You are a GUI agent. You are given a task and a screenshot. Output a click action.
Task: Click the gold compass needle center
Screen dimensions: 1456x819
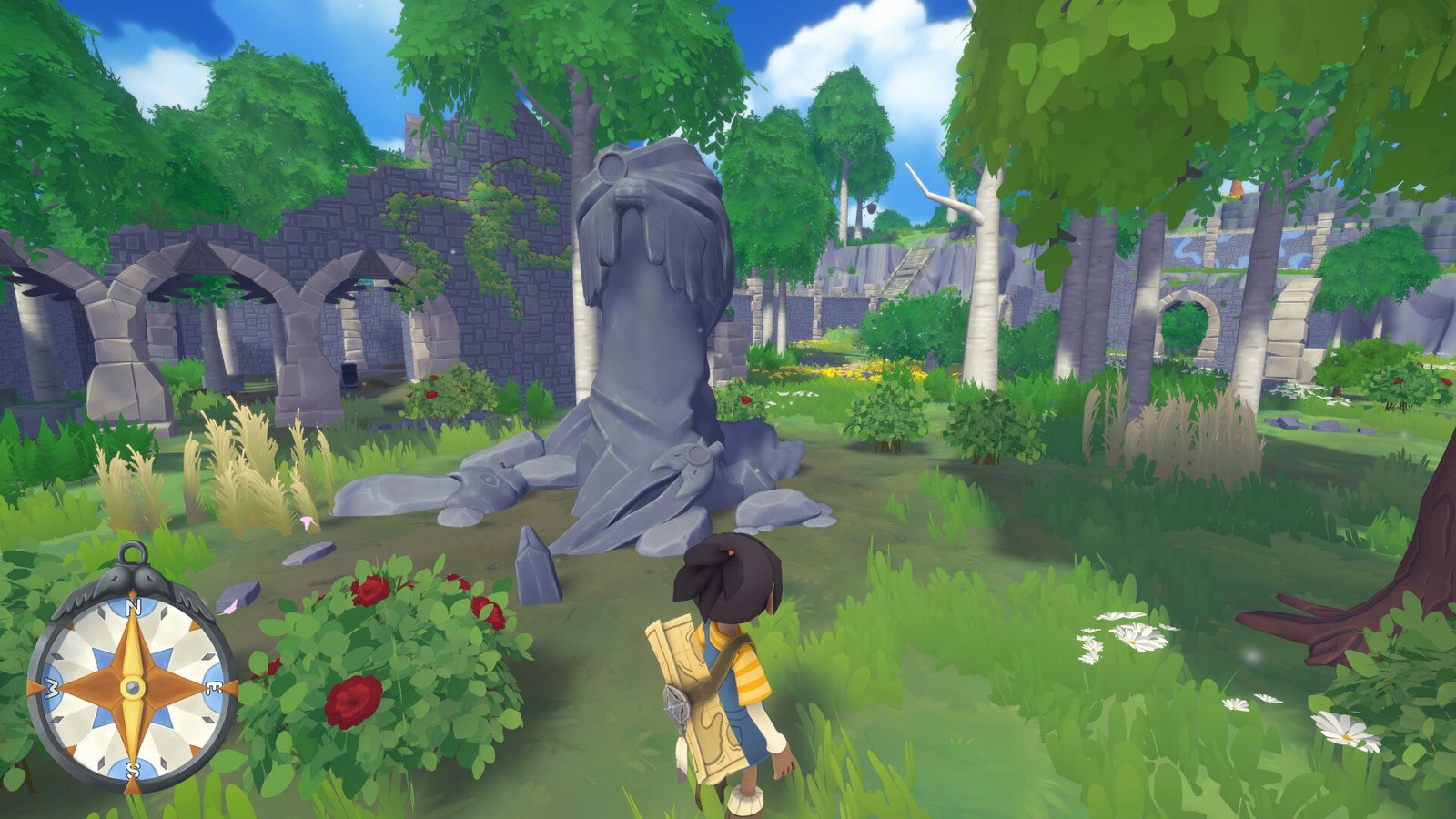coord(132,686)
